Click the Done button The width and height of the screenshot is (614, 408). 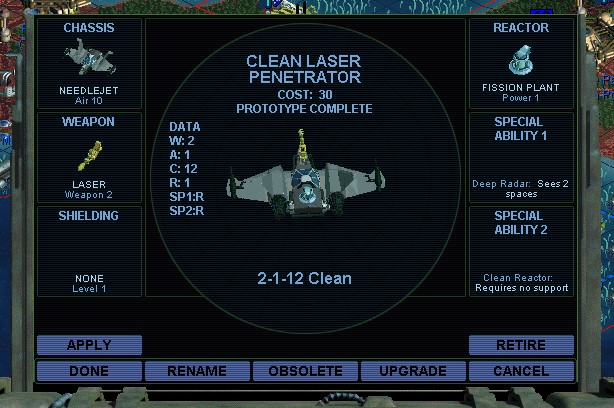[x=89, y=371]
